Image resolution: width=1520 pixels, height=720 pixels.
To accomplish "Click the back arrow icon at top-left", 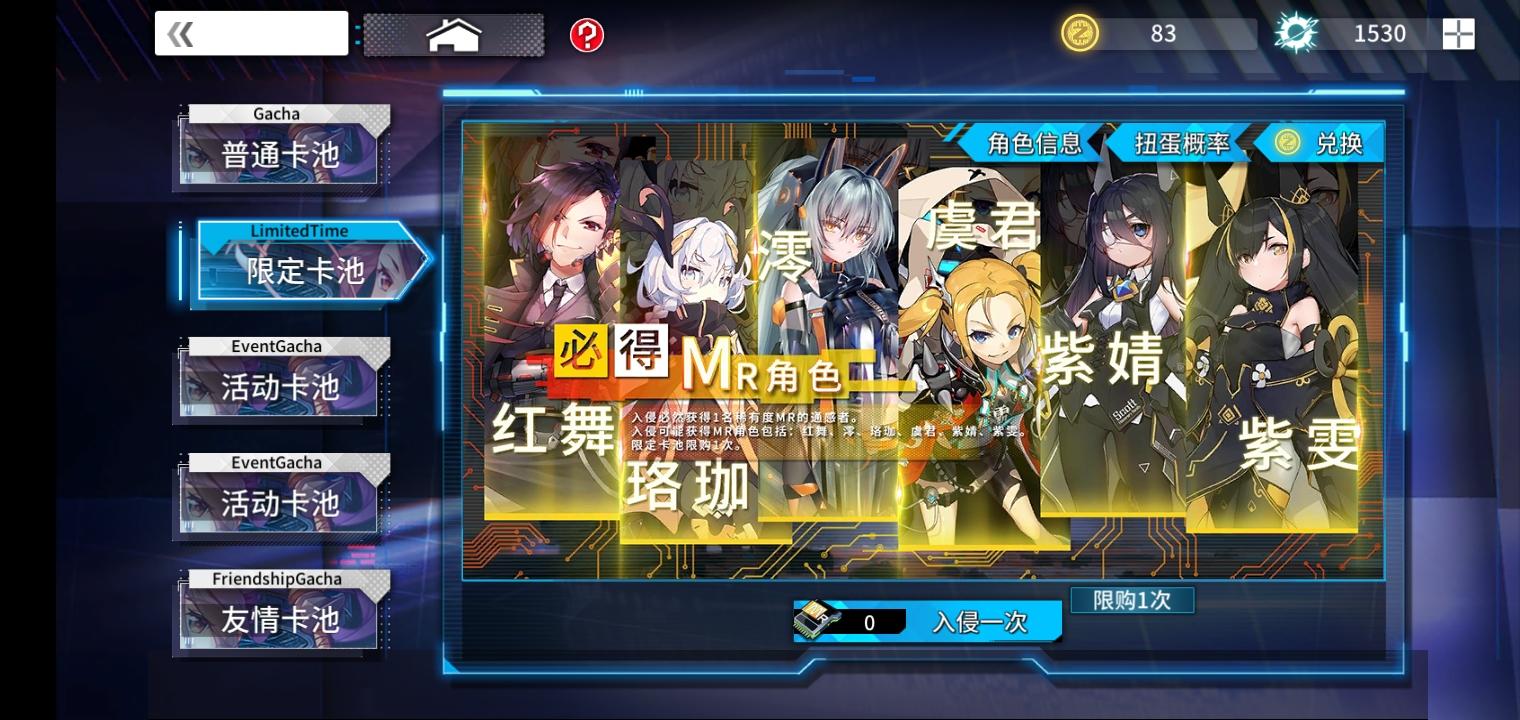I will point(180,33).
